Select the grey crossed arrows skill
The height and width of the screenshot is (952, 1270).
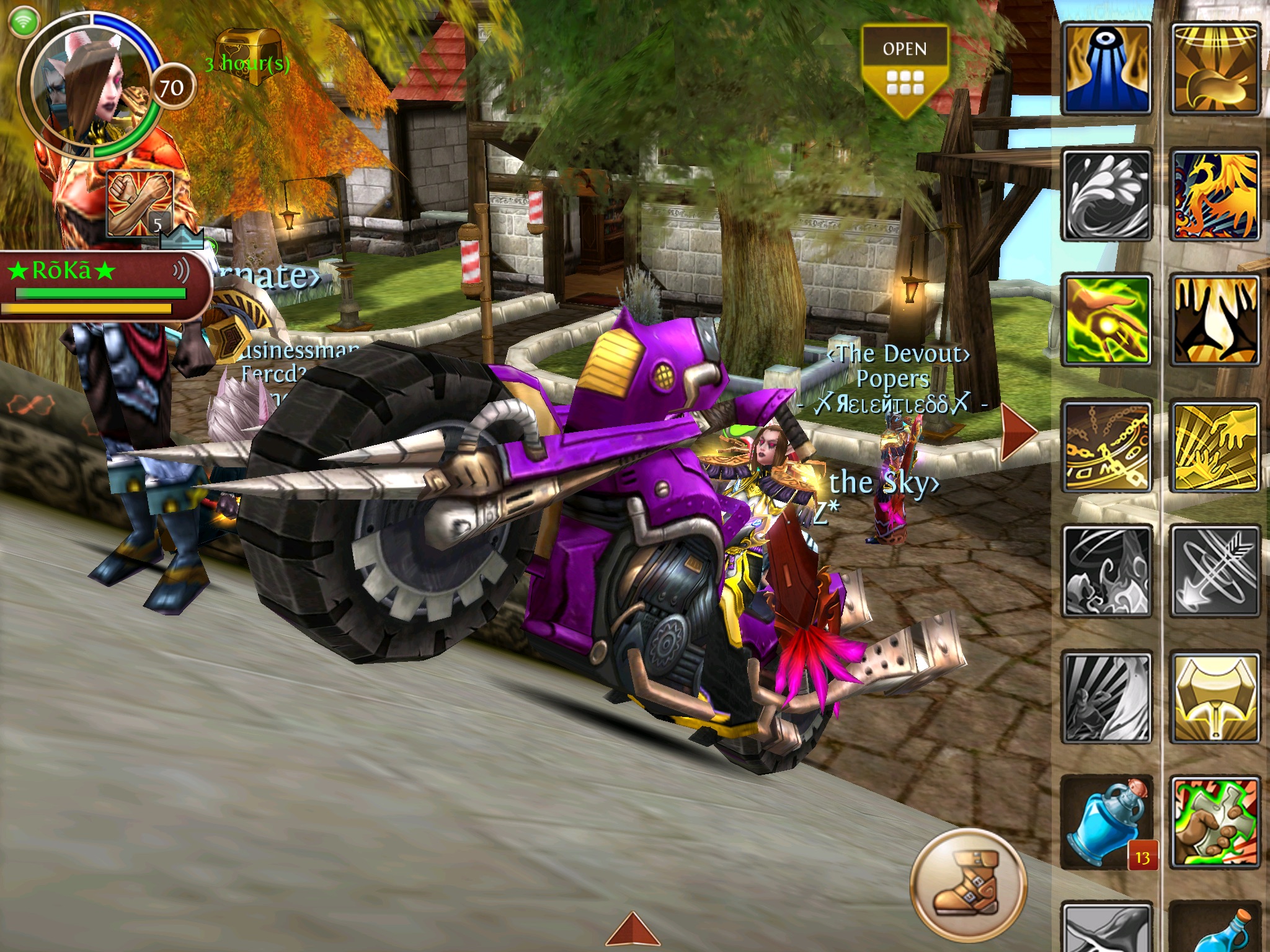click(x=1215, y=571)
